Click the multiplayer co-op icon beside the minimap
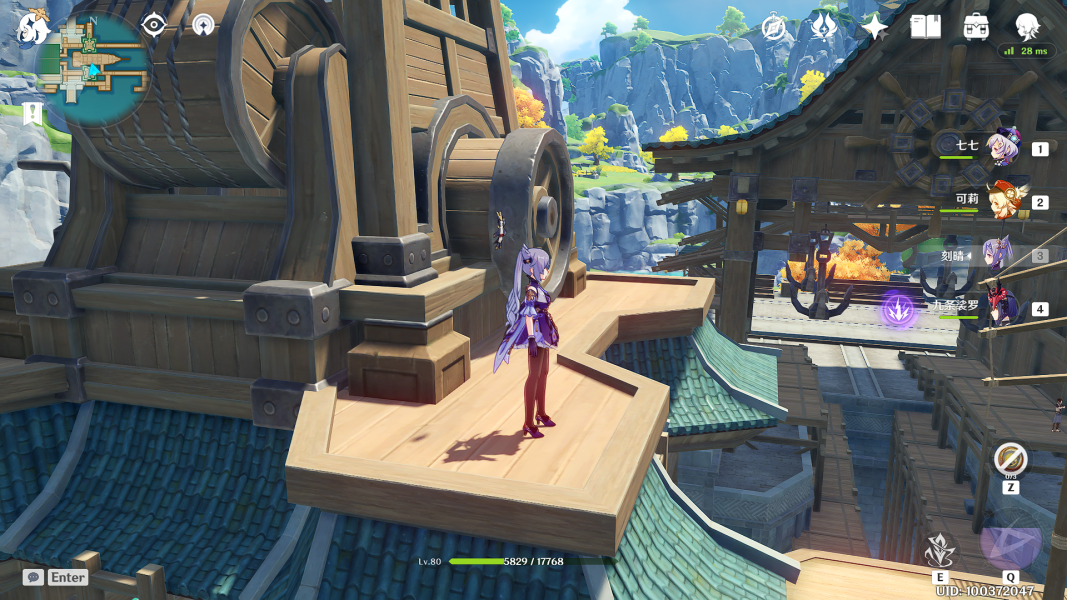 point(204,25)
